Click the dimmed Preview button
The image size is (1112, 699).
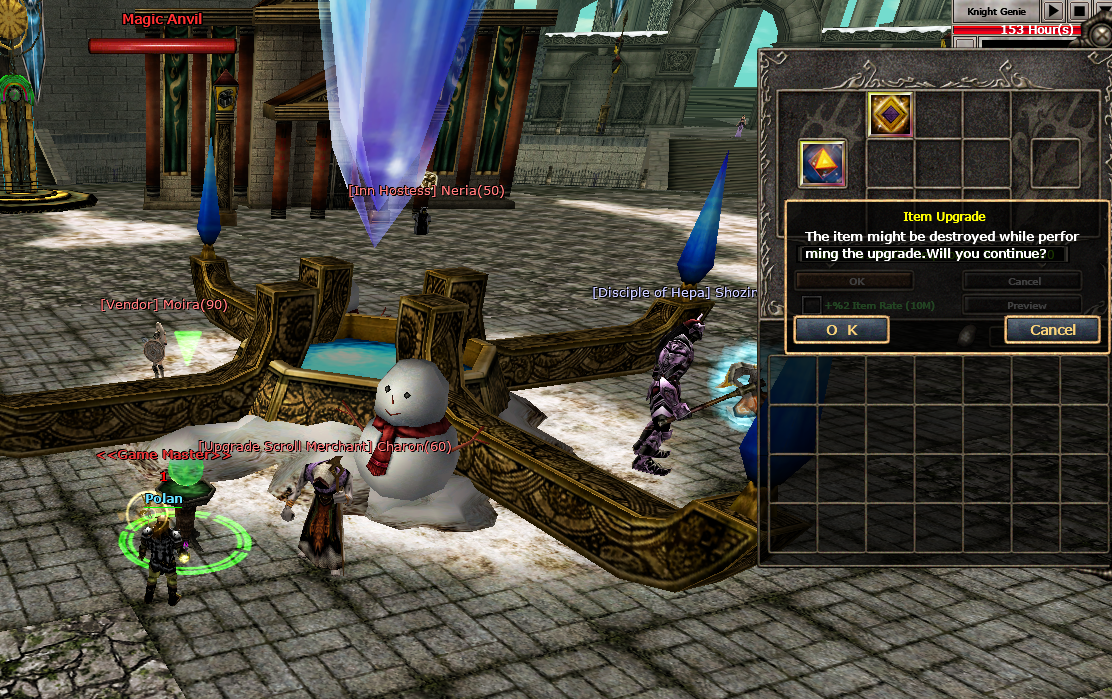pyautogui.click(x=1023, y=305)
